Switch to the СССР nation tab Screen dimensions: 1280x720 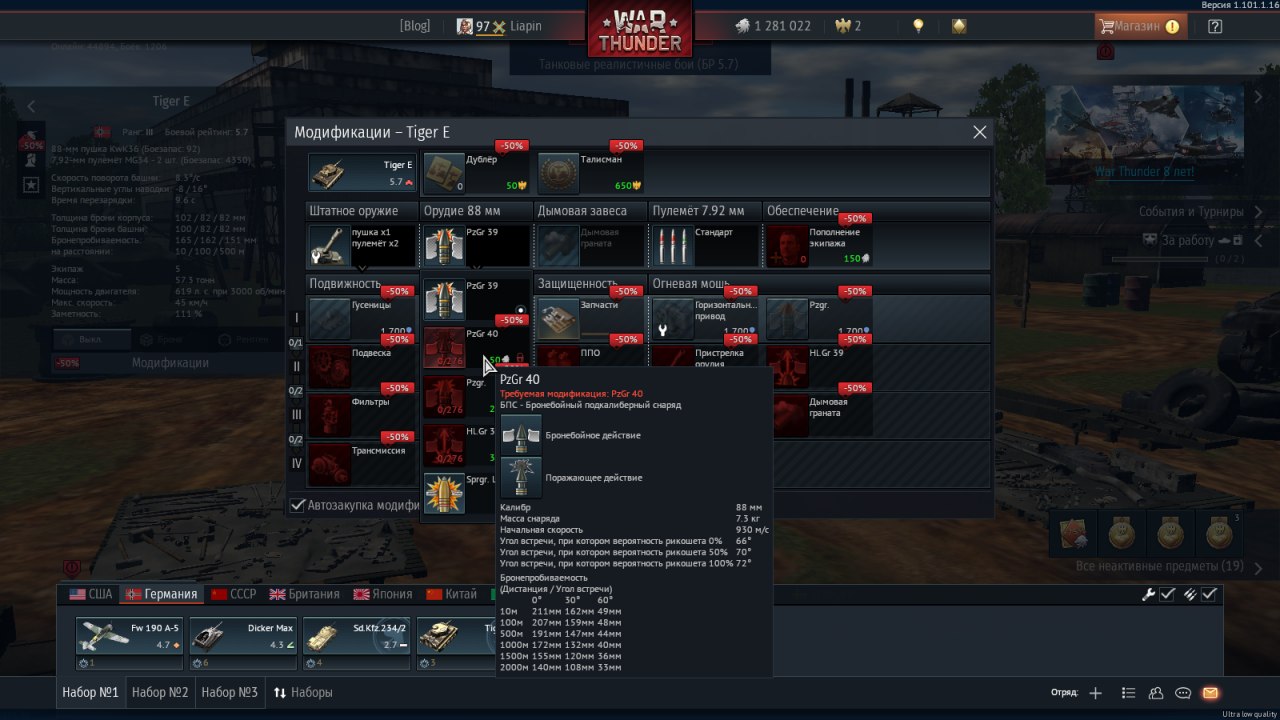233,594
